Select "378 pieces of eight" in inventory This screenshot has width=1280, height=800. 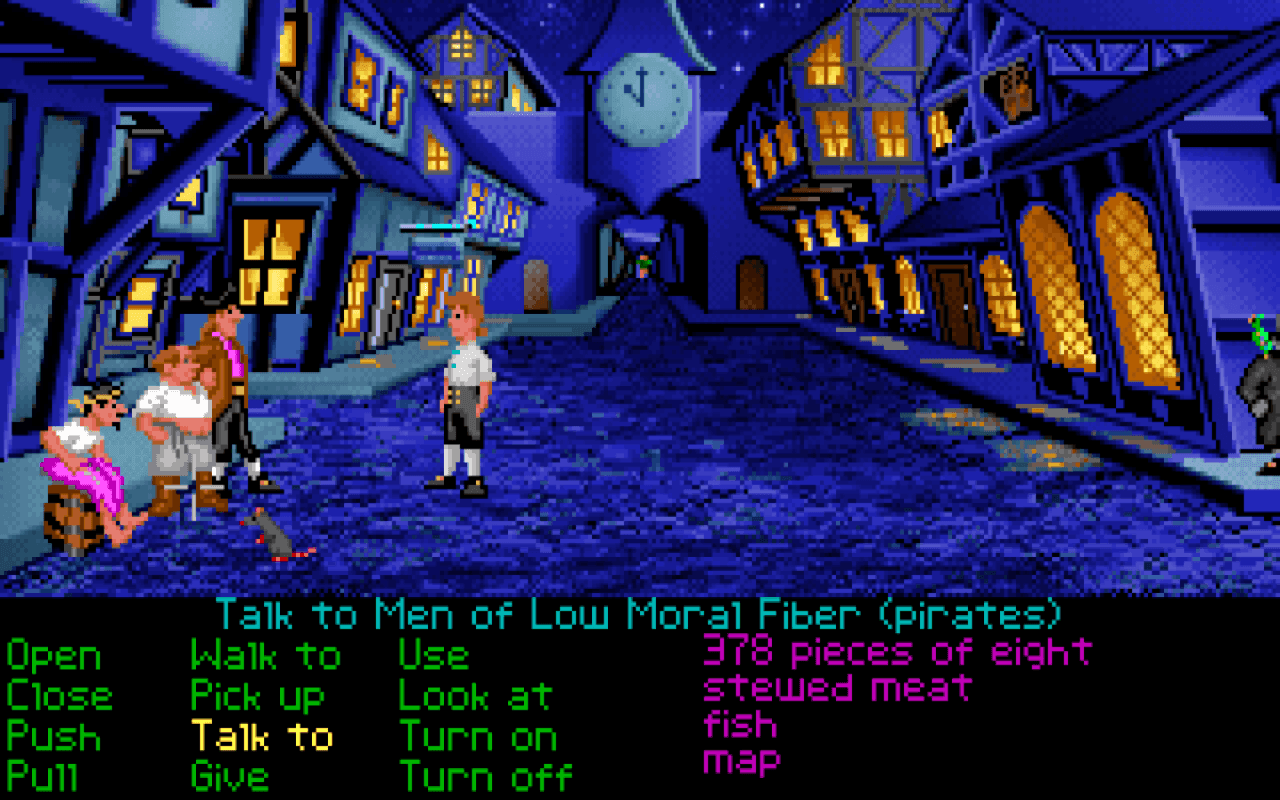895,652
